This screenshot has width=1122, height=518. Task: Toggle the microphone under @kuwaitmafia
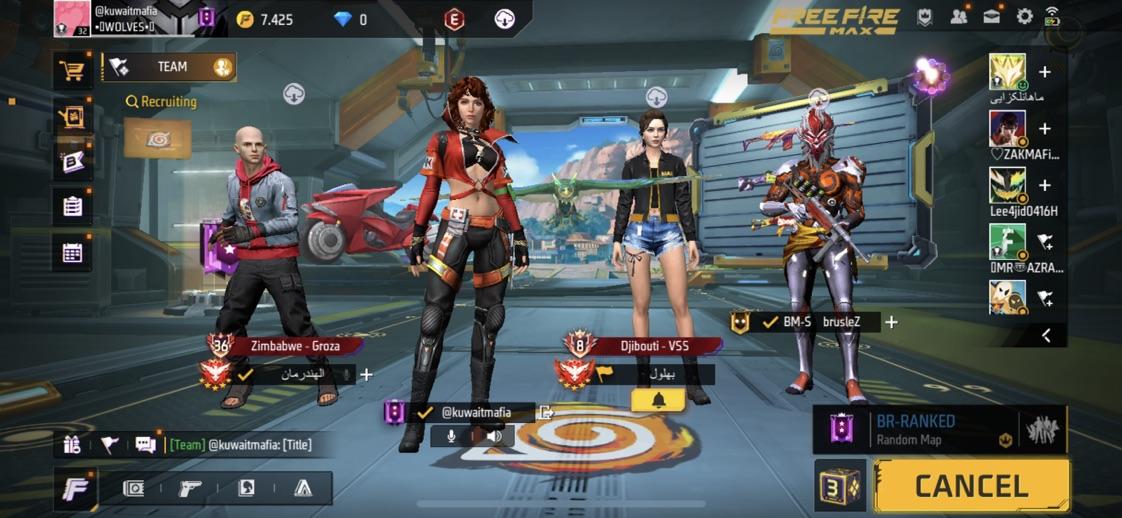pos(451,436)
